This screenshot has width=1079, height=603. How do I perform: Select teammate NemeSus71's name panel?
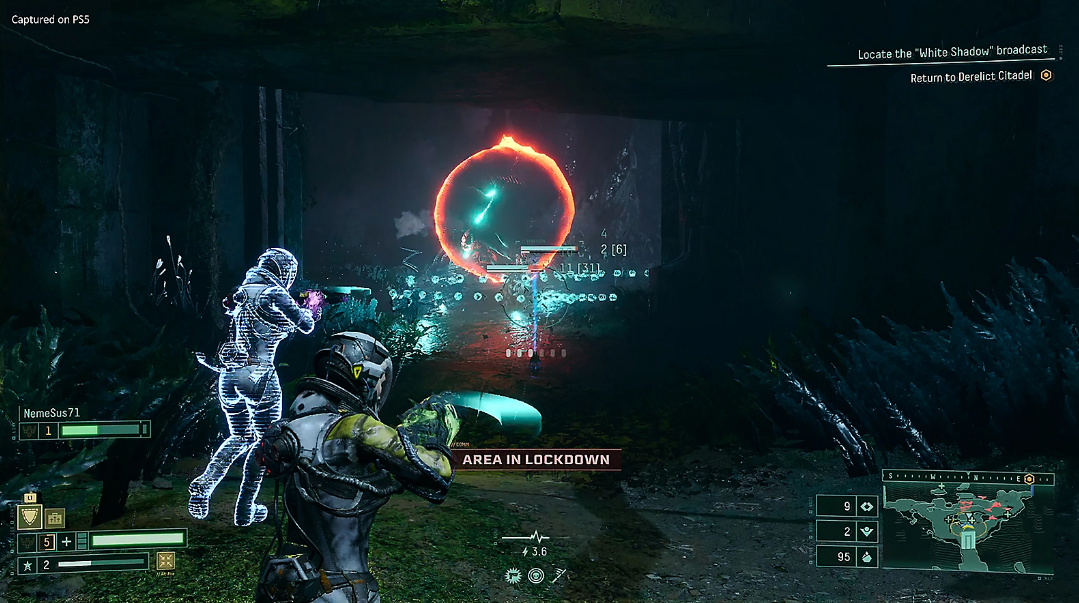52,412
